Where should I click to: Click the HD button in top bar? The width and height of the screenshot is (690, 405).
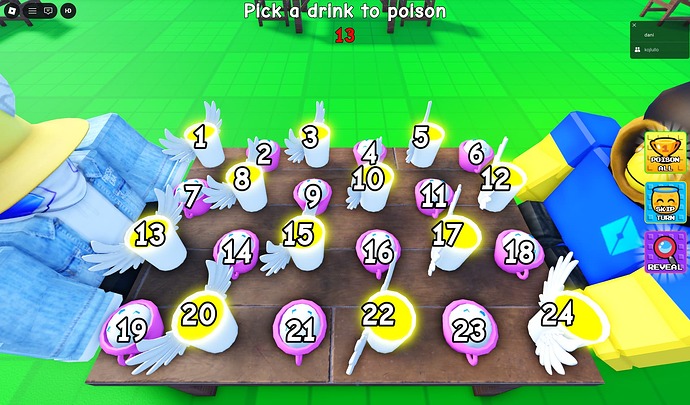[x=67, y=10]
